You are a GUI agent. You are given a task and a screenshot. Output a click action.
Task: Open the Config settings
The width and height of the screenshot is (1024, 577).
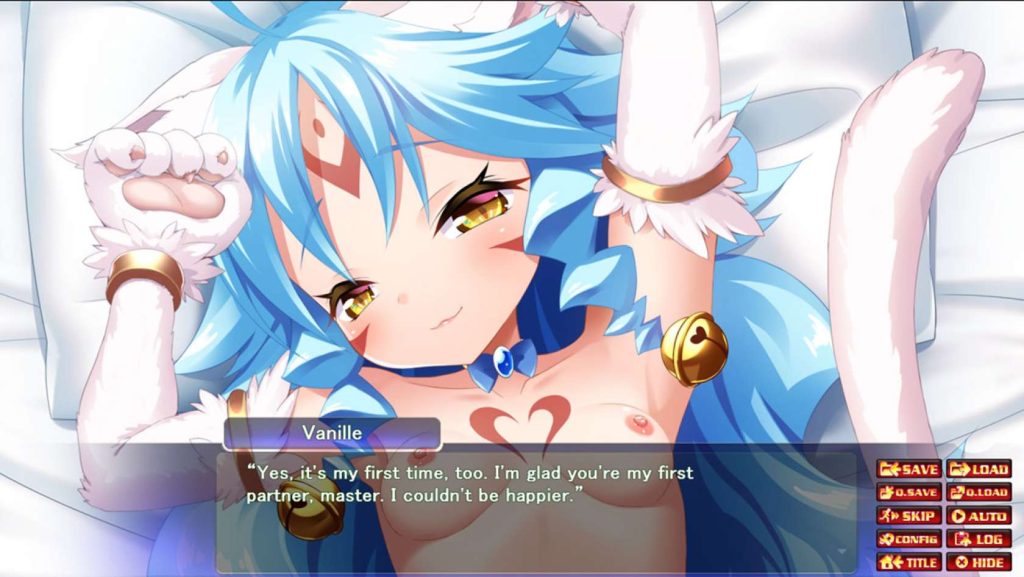point(908,539)
